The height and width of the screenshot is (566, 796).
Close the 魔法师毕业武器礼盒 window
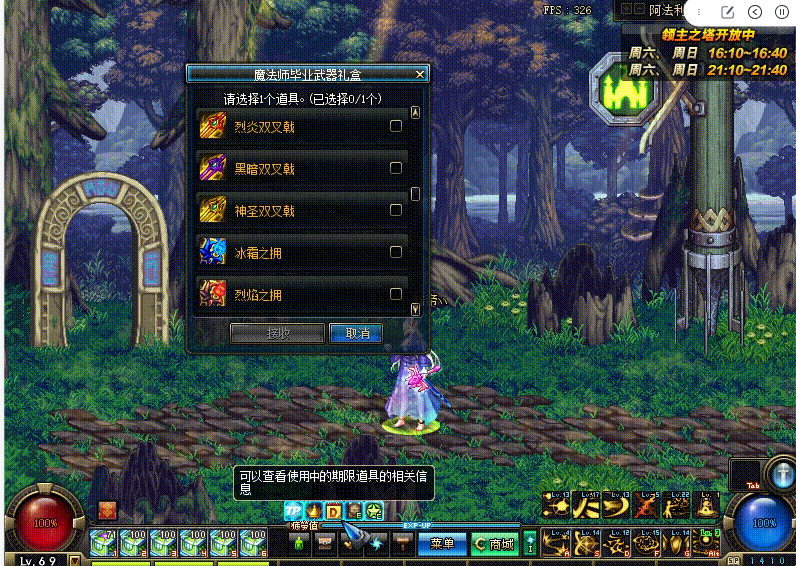pyautogui.click(x=420, y=74)
